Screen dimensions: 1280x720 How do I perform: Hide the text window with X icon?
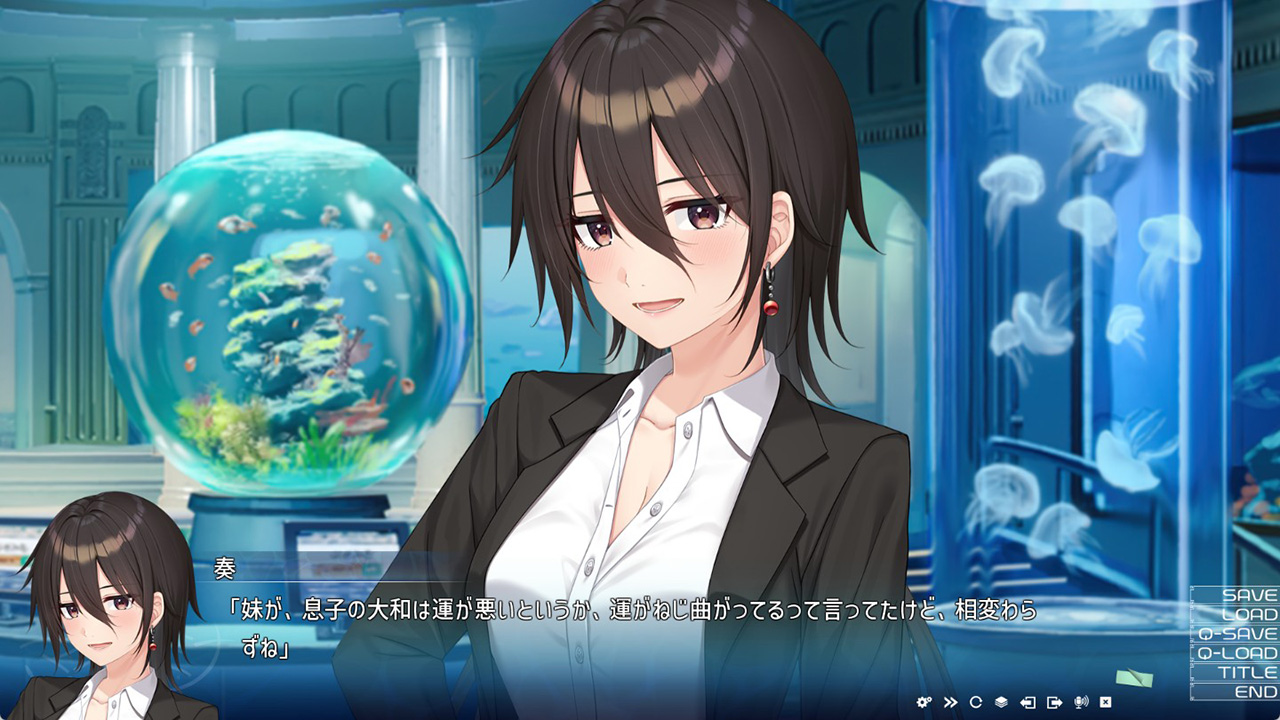point(1106,702)
